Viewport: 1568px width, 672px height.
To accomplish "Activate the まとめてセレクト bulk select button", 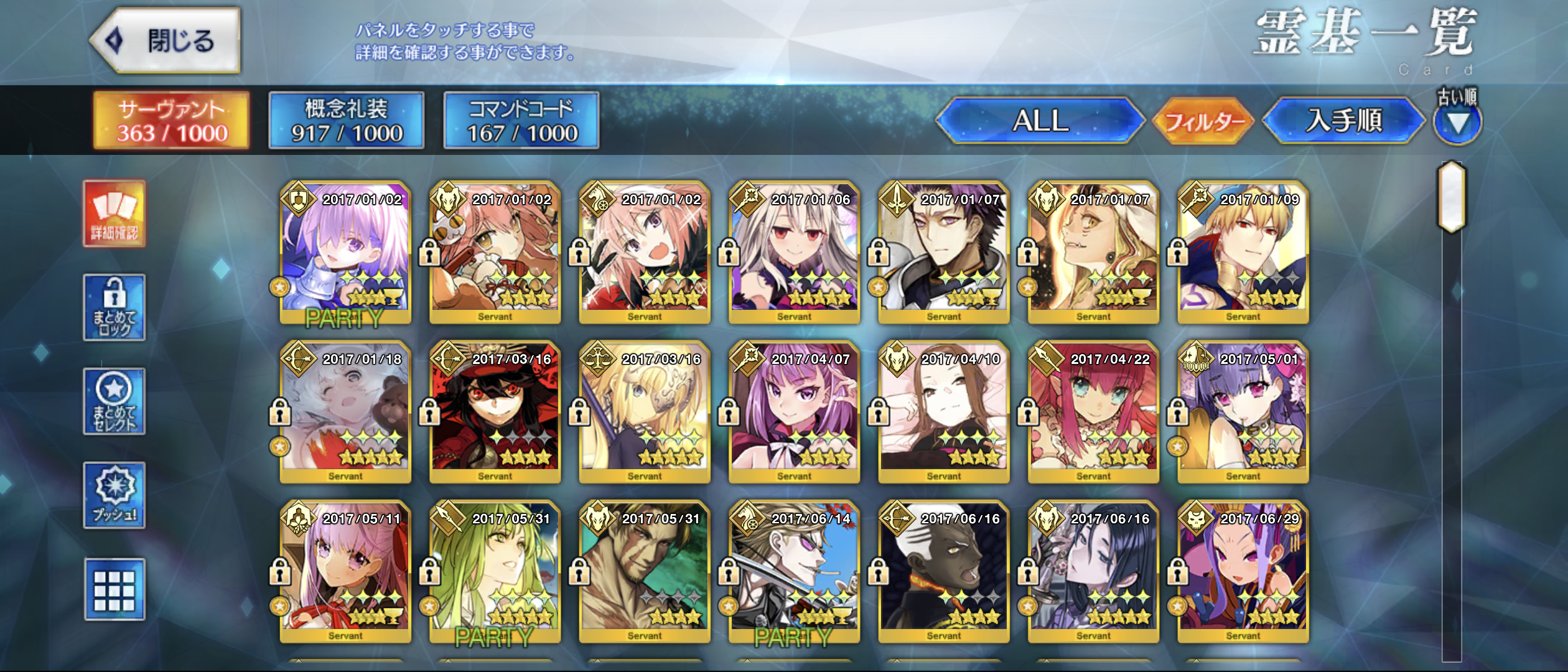I will (114, 401).
